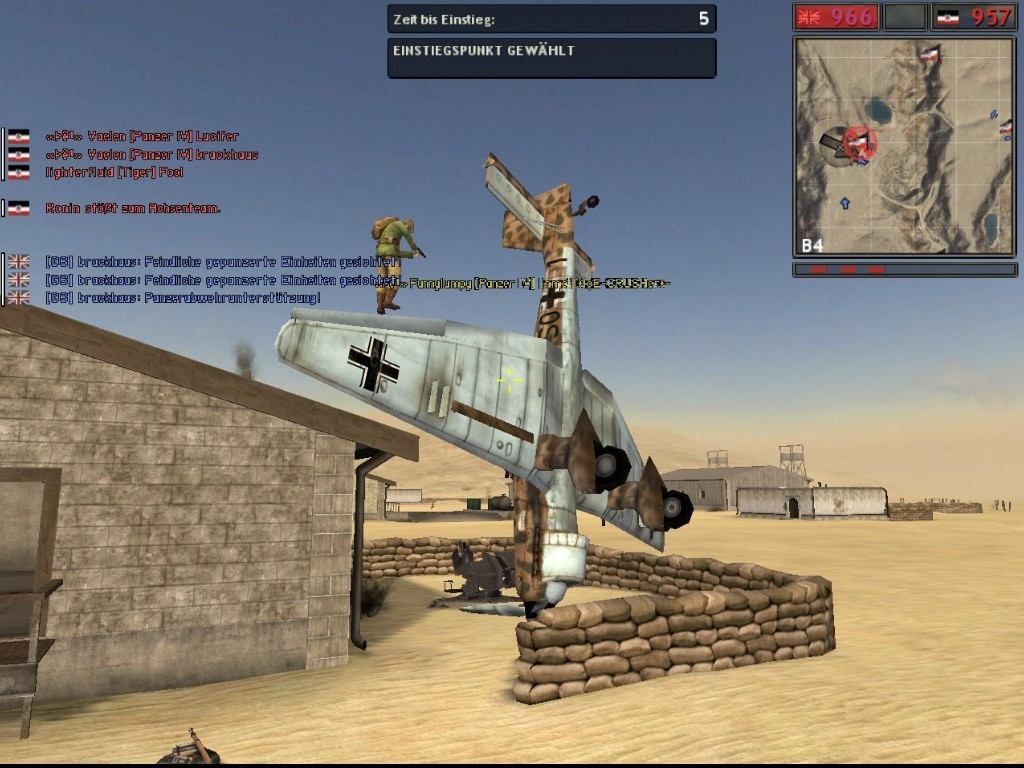Image resolution: width=1024 pixels, height=768 pixels.
Task: Click the "Einstiegspunkt gewählt" spawn panel
Action: click(x=551, y=58)
